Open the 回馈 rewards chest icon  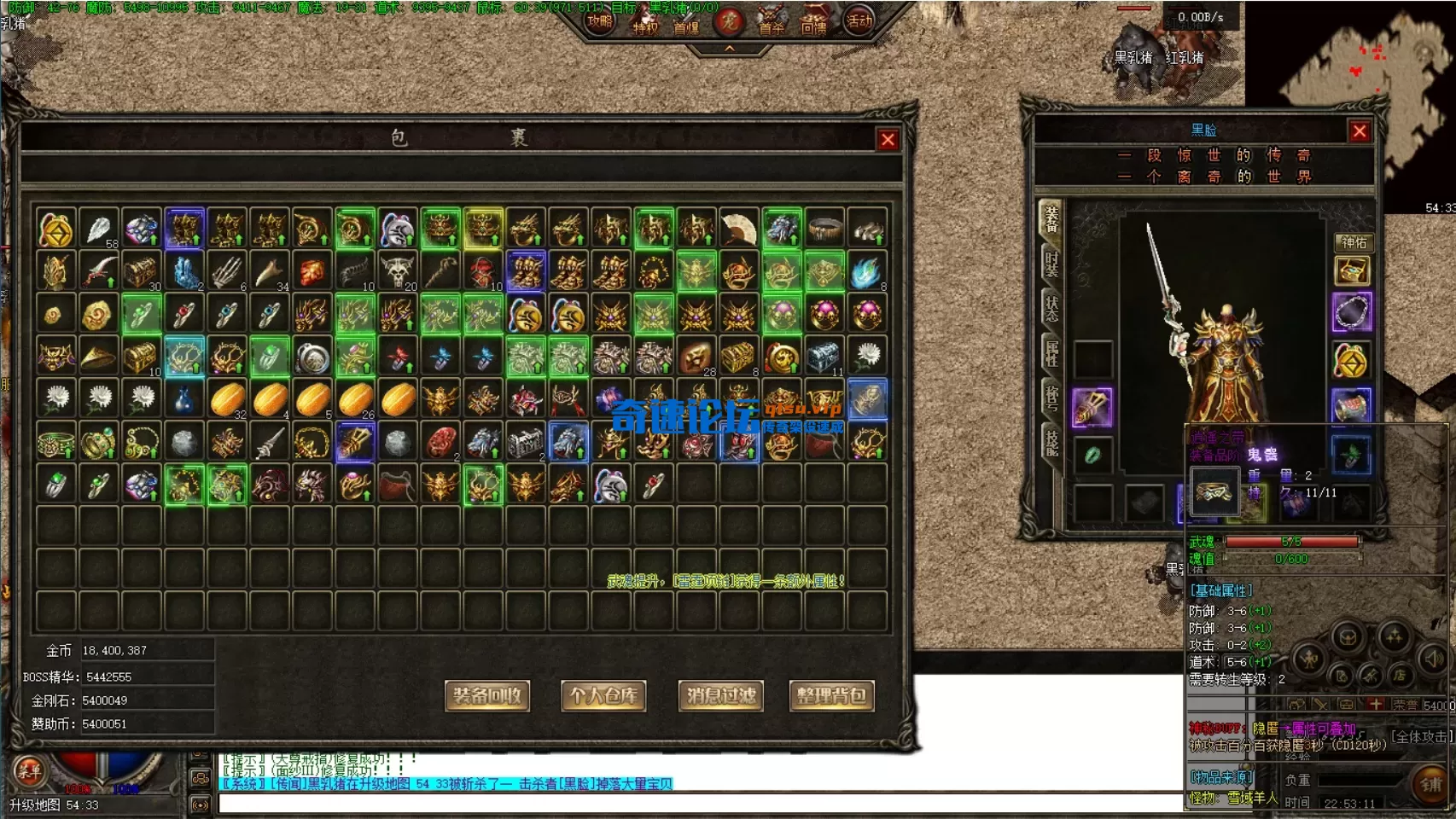(813, 22)
